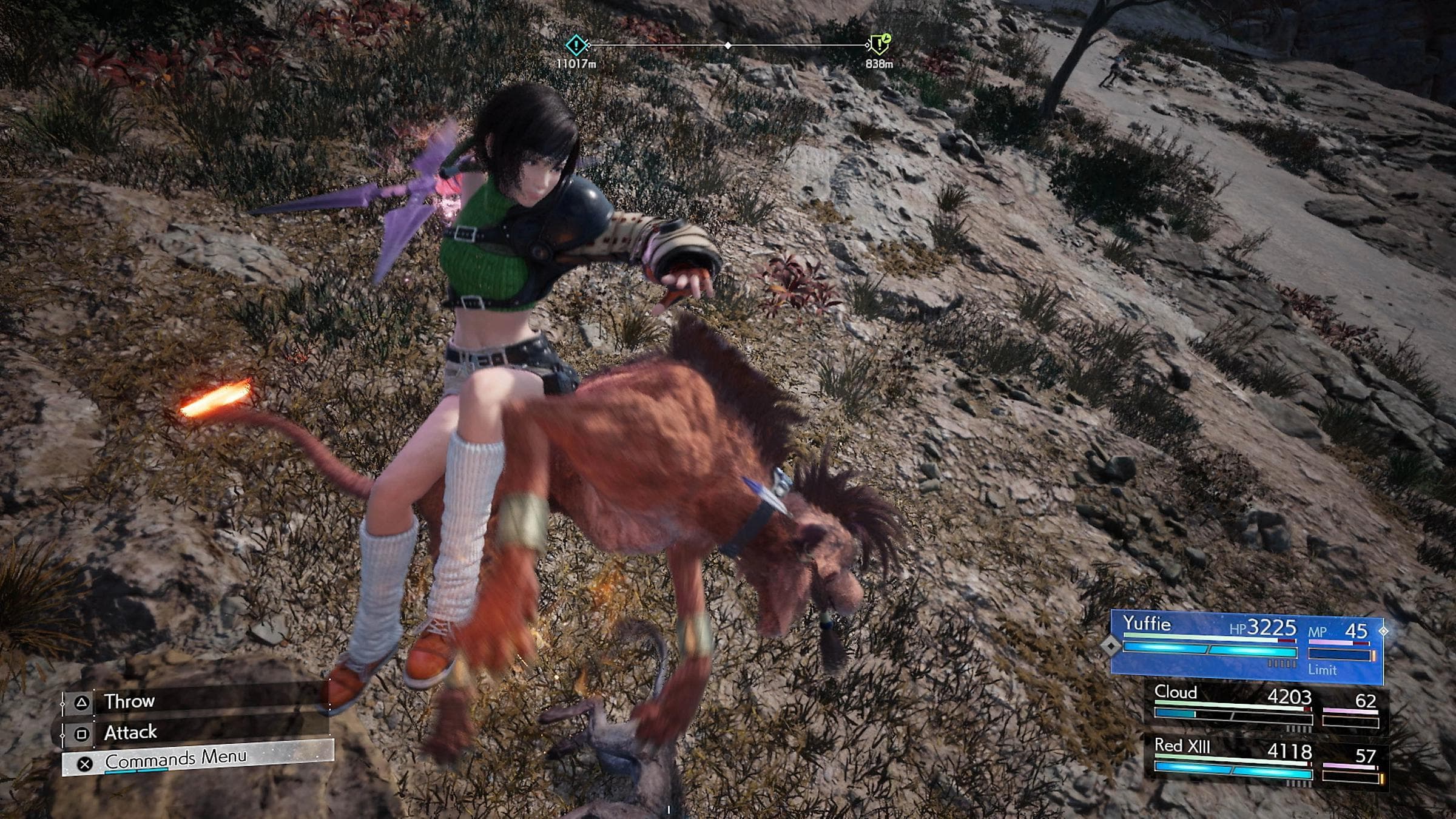Image resolution: width=1456 pixels, height=819 pixels.
Task: Switch control to Cloud via his status bar
Action: [x=1177, y=695]
